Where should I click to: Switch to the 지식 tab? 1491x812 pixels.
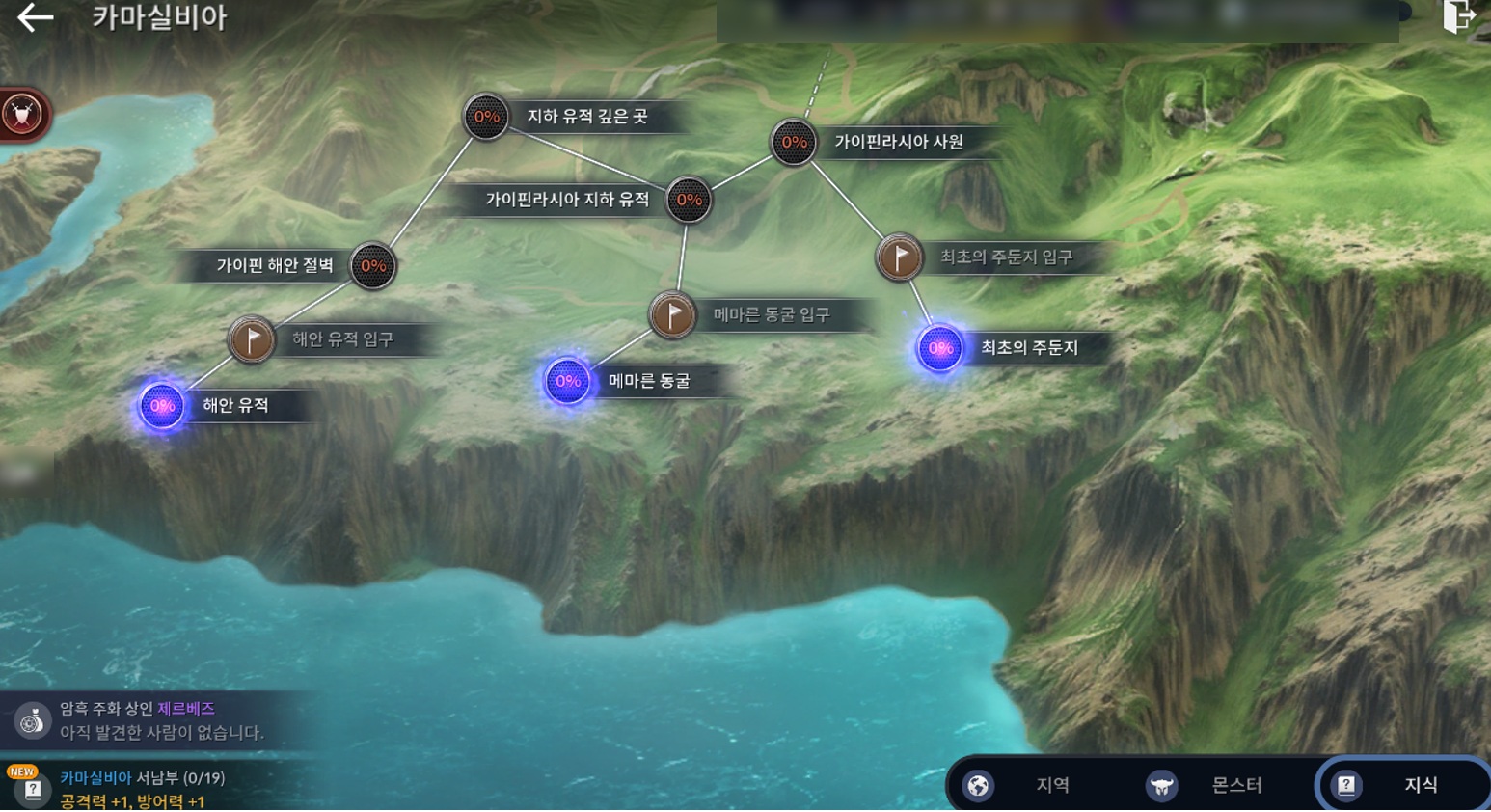pyautogui.click(x=1400, y=785)
